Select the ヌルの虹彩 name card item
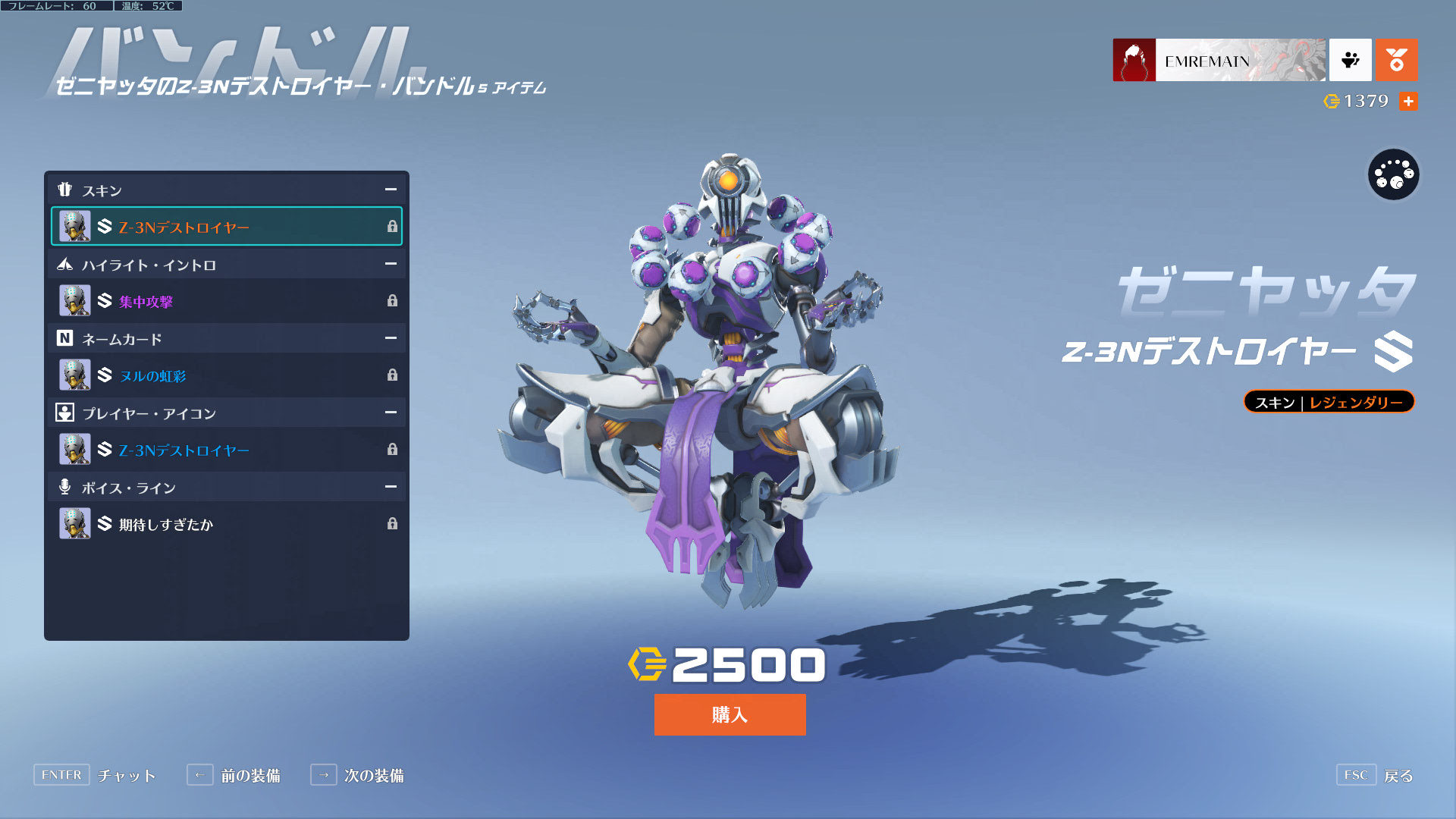This screenshot has height=819, width=1456. pyautogui.click(x=226, y=375)
